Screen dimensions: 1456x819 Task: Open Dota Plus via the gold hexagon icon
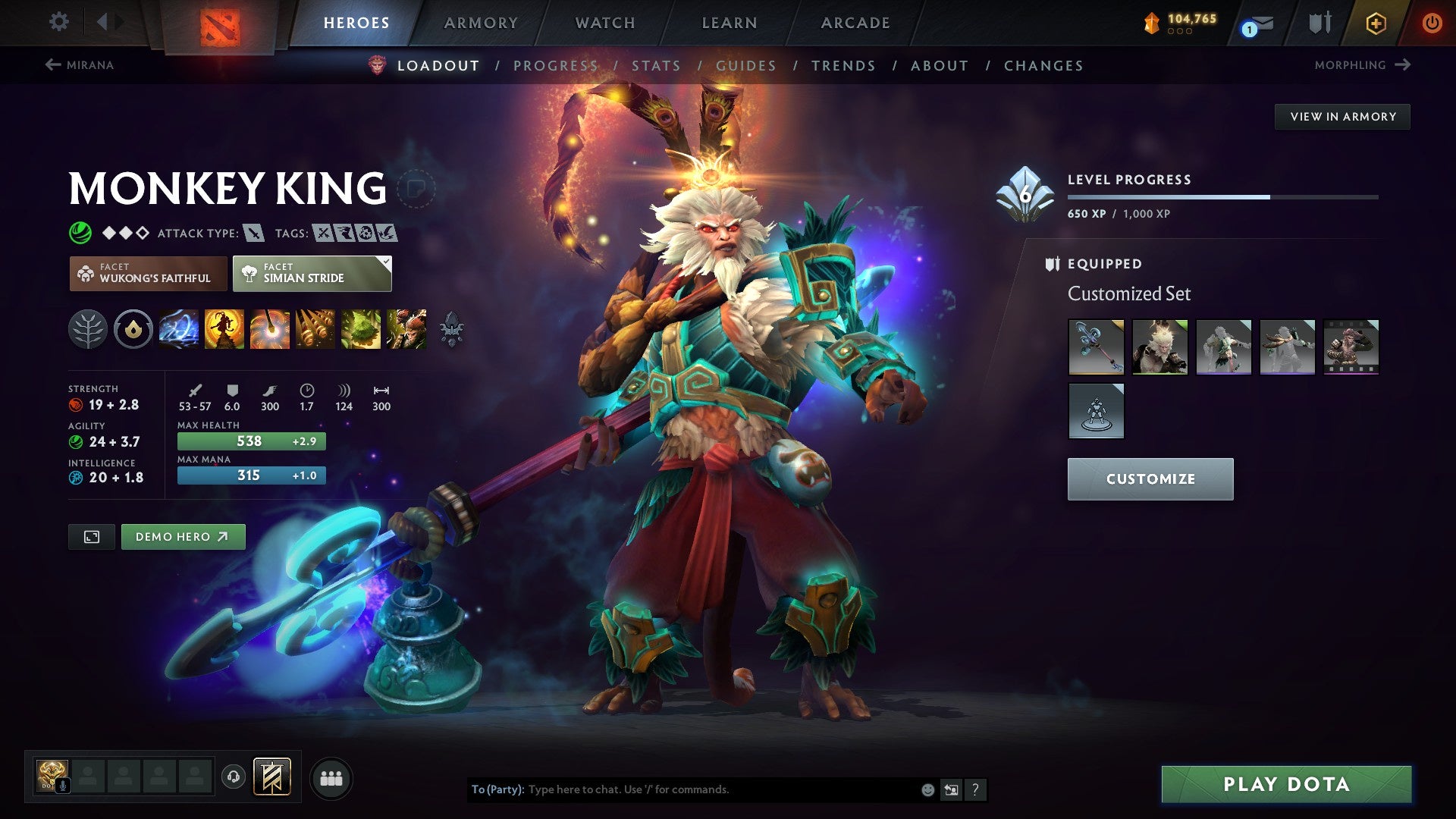[x=1375, y=23]
